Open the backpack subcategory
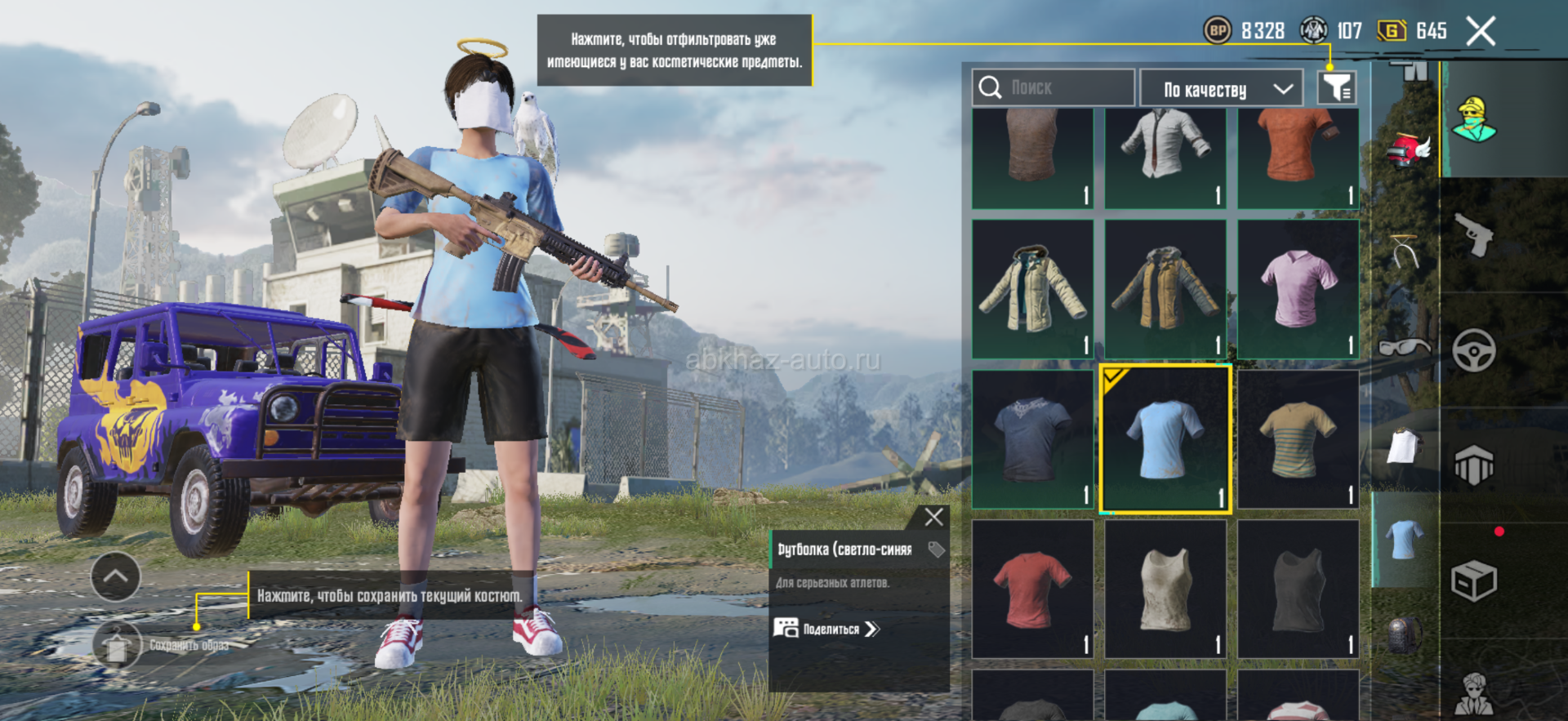Screen dimensions: 1568x721 (x=1402, y=634)
